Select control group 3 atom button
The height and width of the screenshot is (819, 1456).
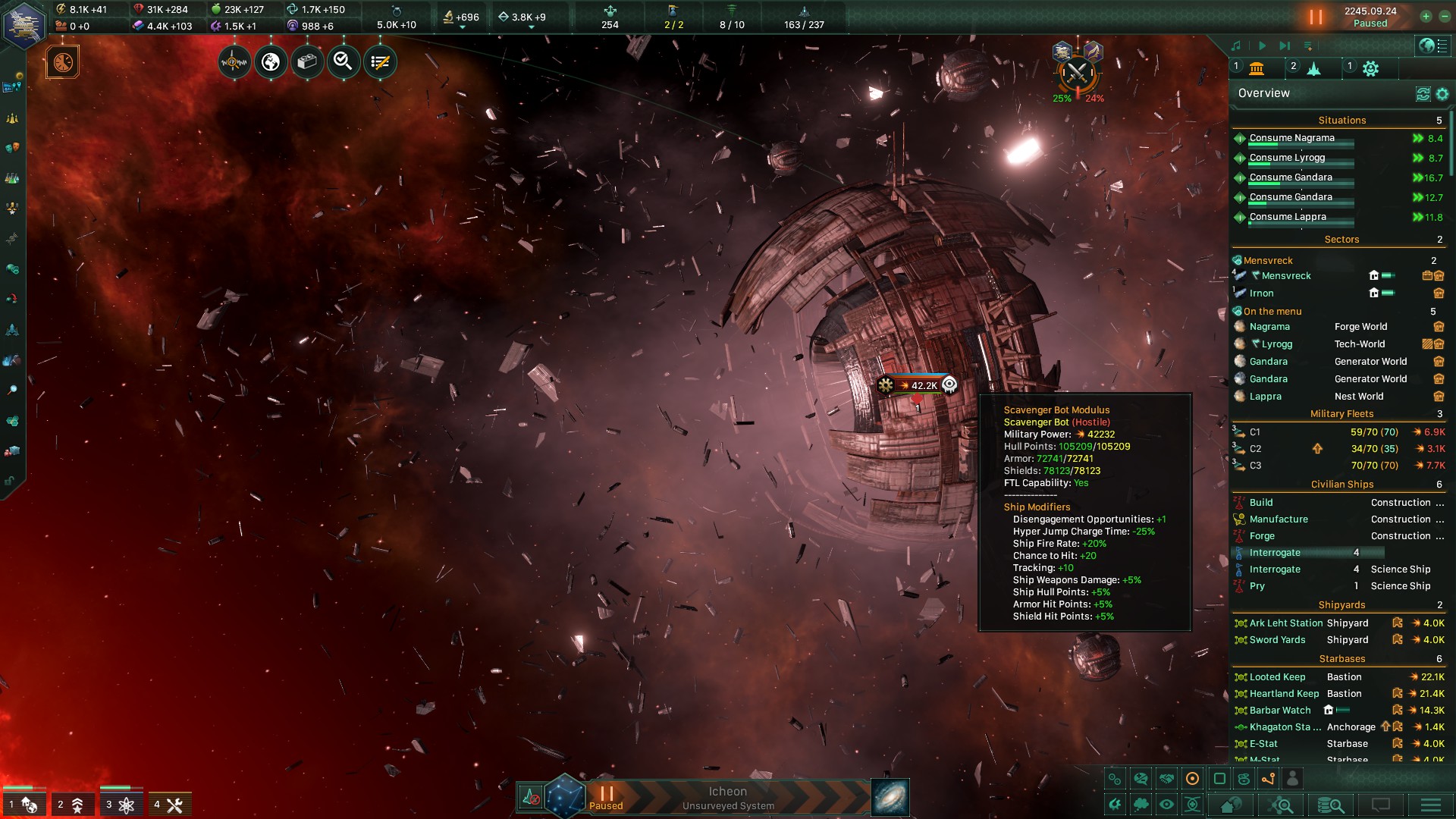pyautogui.click(x=121, y=805)
